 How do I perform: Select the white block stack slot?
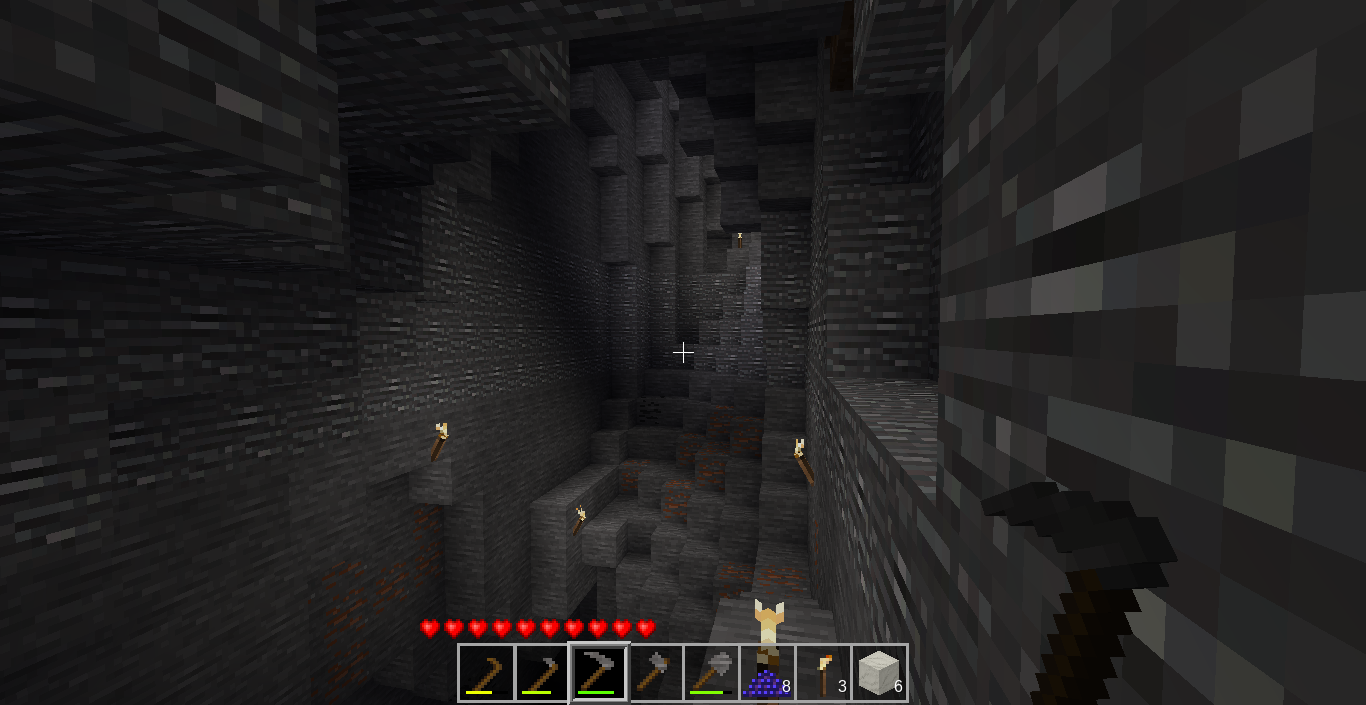click(x=879, y=673)
